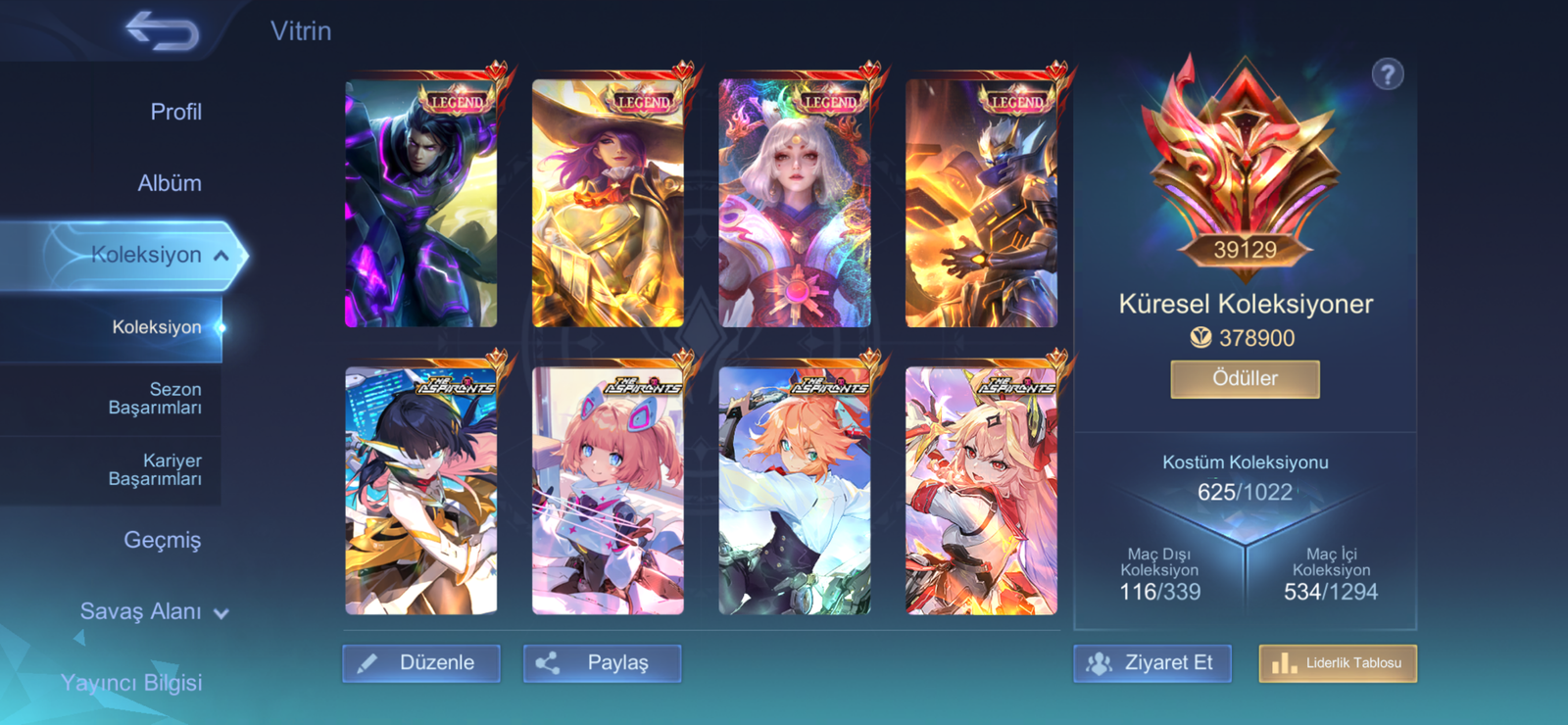The height and width of the screenshot is (725, 1568).
Task: Open the Geçmiş menu entry
Action: coord(162,540)
